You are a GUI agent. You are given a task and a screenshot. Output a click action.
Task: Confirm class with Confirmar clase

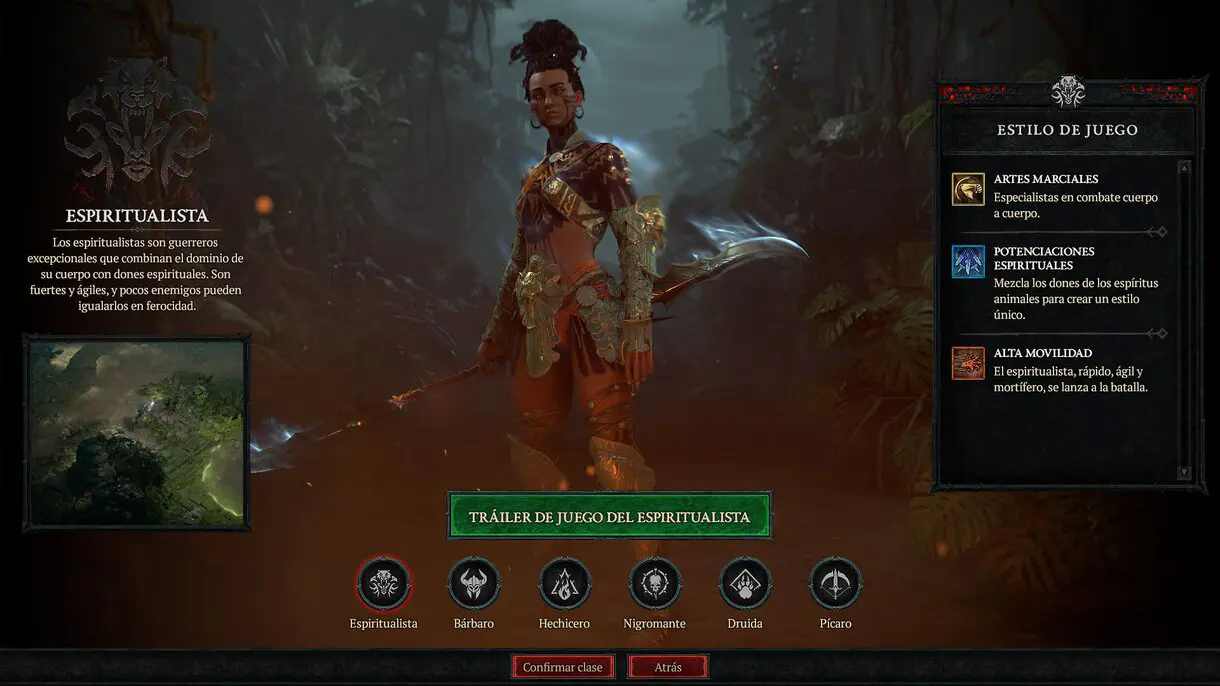562,667
